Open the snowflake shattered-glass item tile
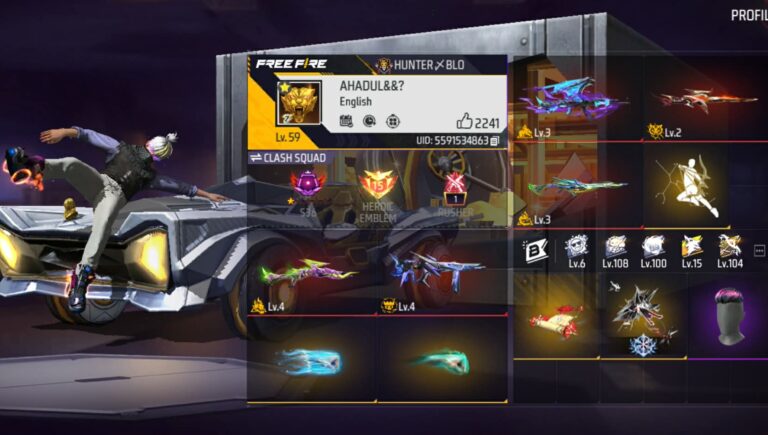Viewport: 768px width, 435px height. [x=640, y=318]
